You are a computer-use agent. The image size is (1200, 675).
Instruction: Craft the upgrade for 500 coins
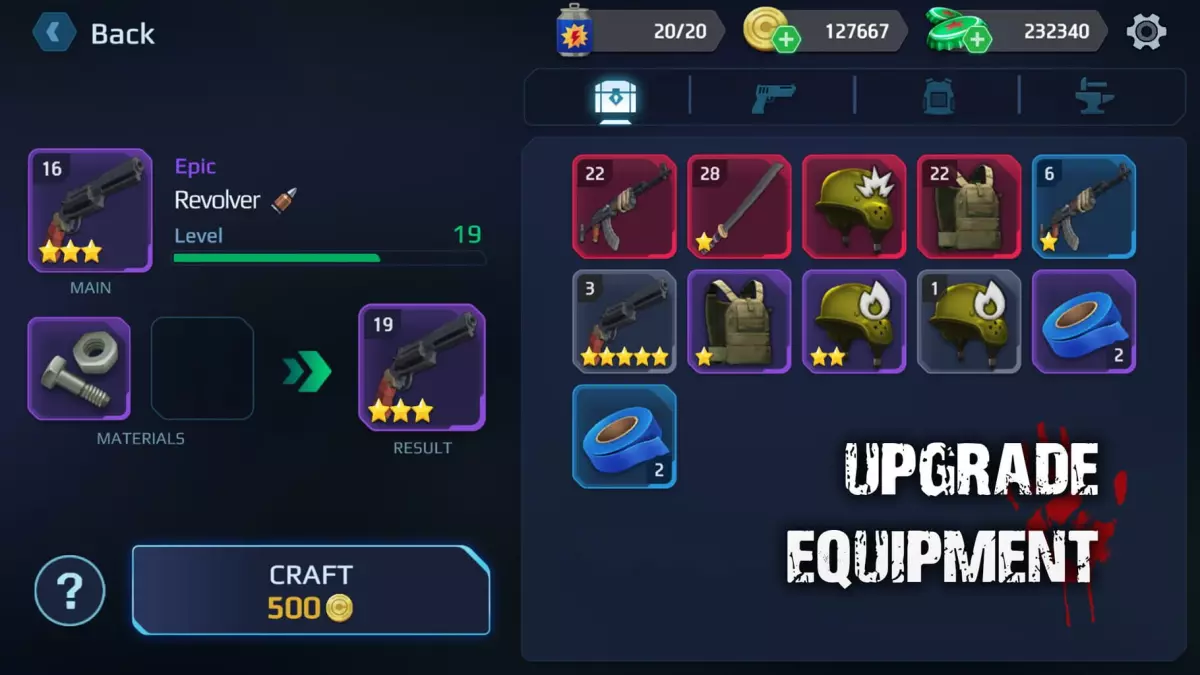[x=311, y=590]
